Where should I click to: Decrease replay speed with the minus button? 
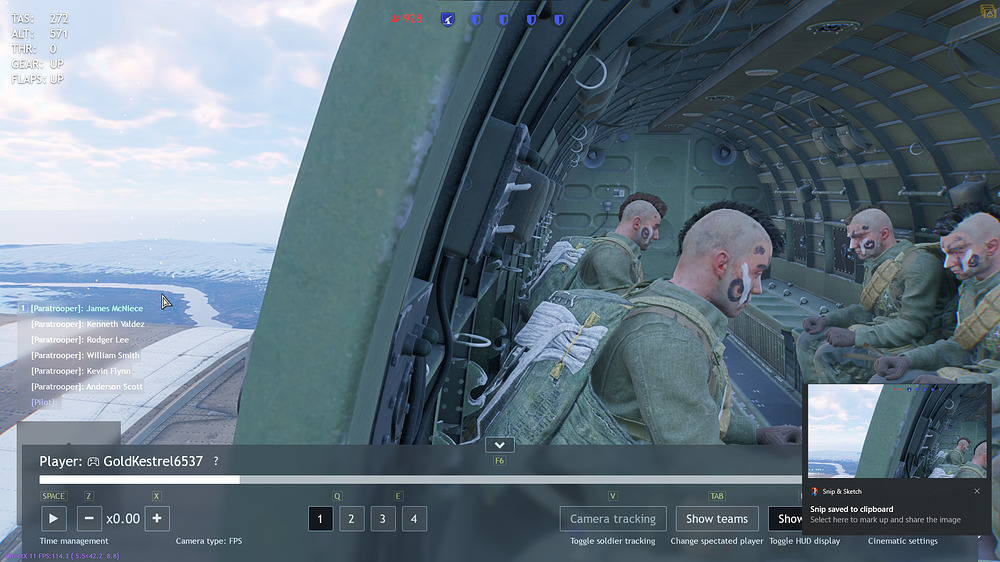point(89,518)
